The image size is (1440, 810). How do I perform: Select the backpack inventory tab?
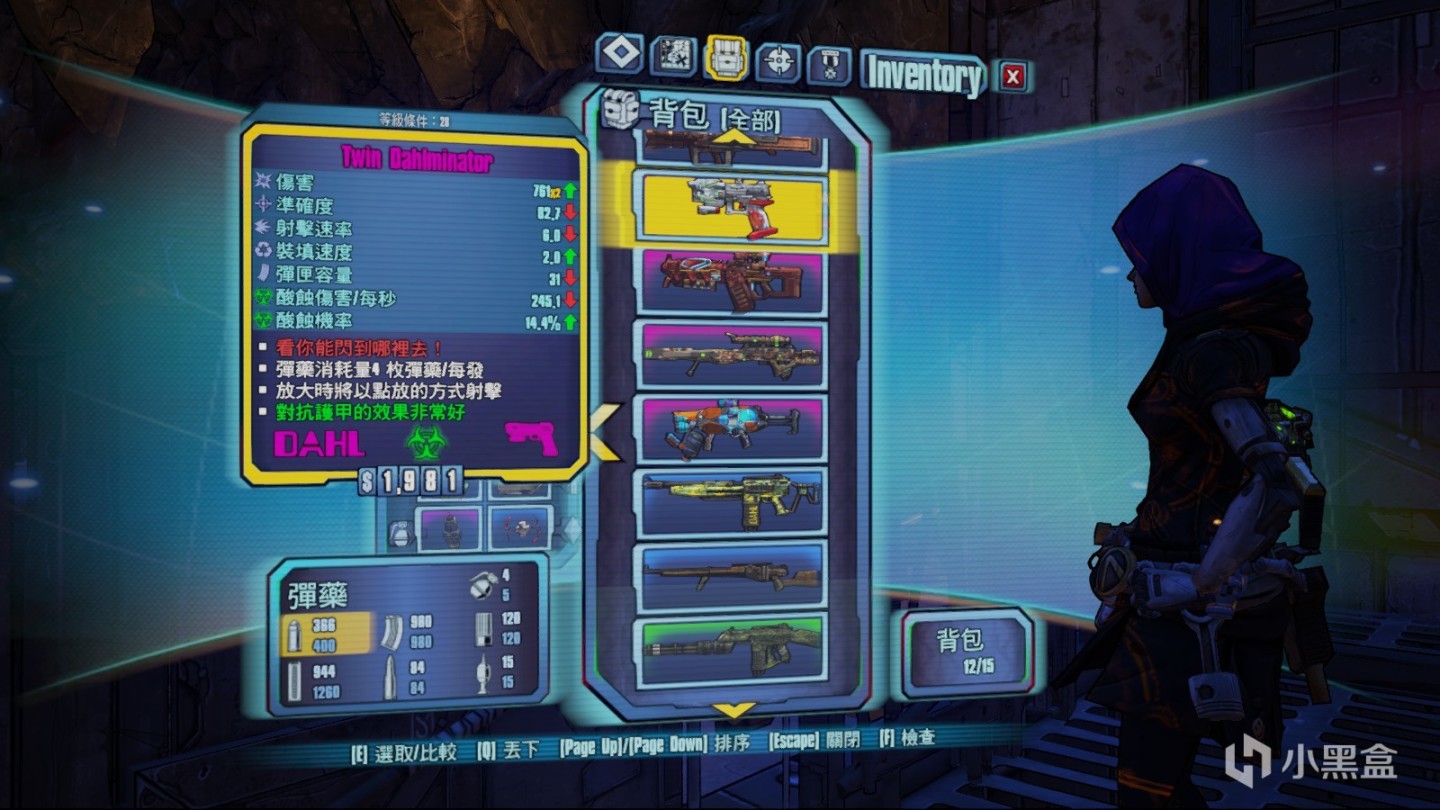pyautogui.click(x=727, y=58)
